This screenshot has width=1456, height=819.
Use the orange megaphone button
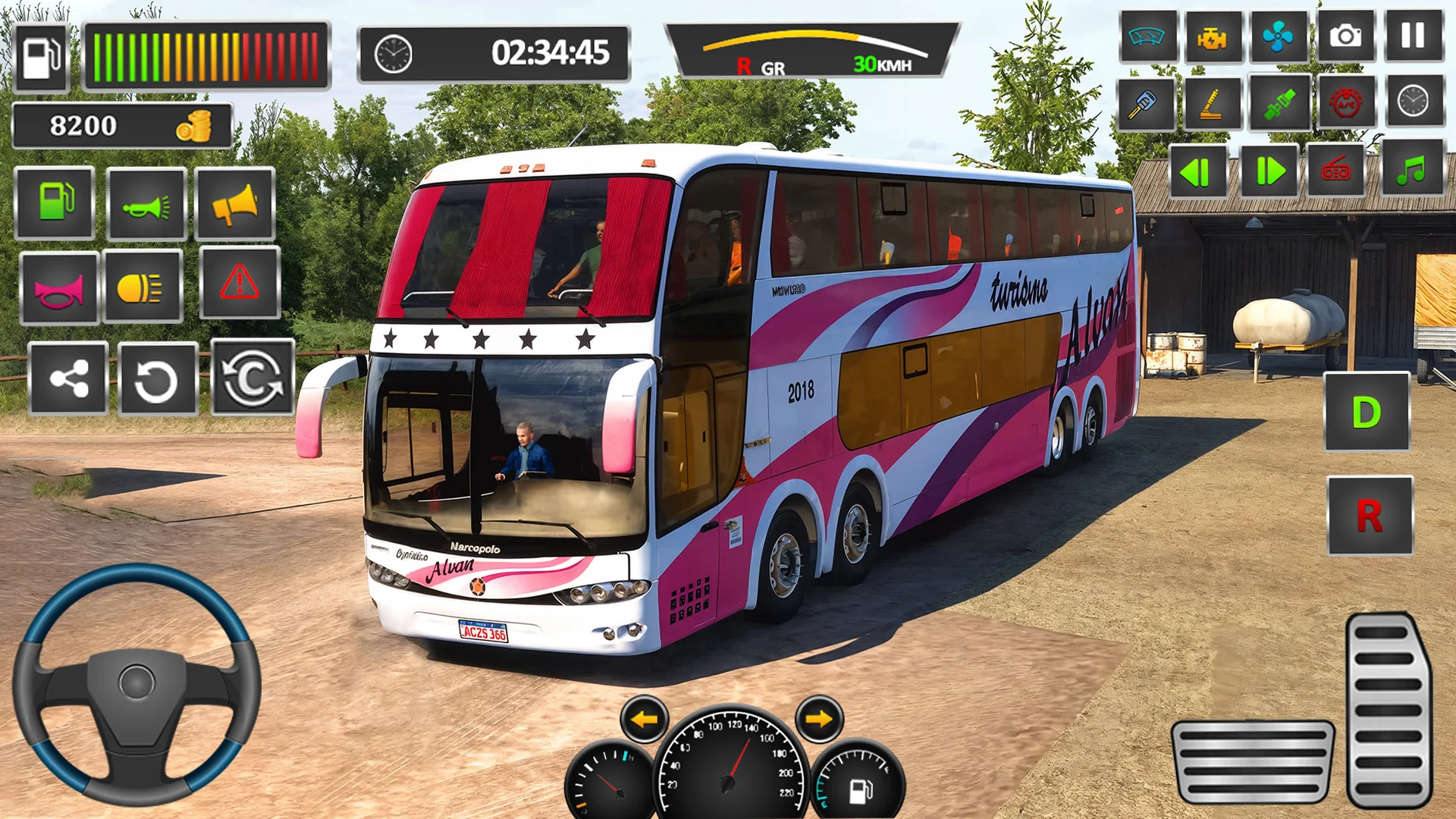click(234, 204)
